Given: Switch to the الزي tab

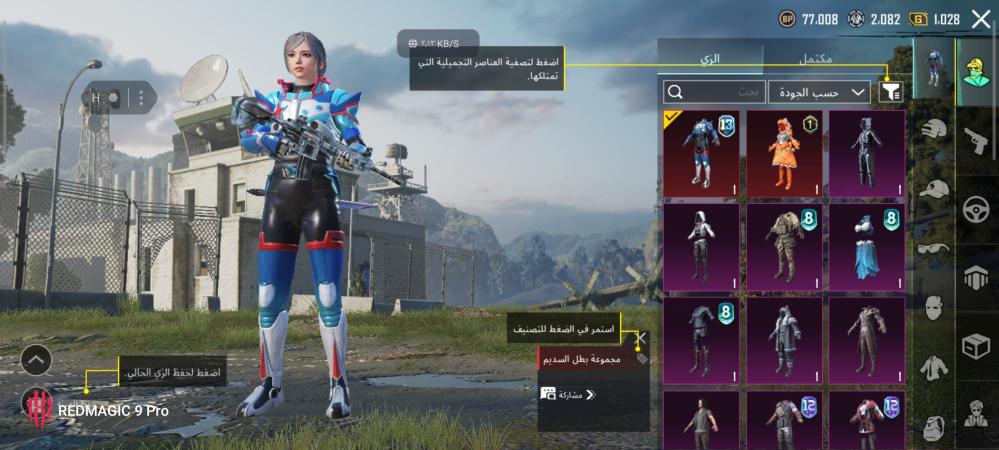Looking at the screenshot, I should coord(710,58).
